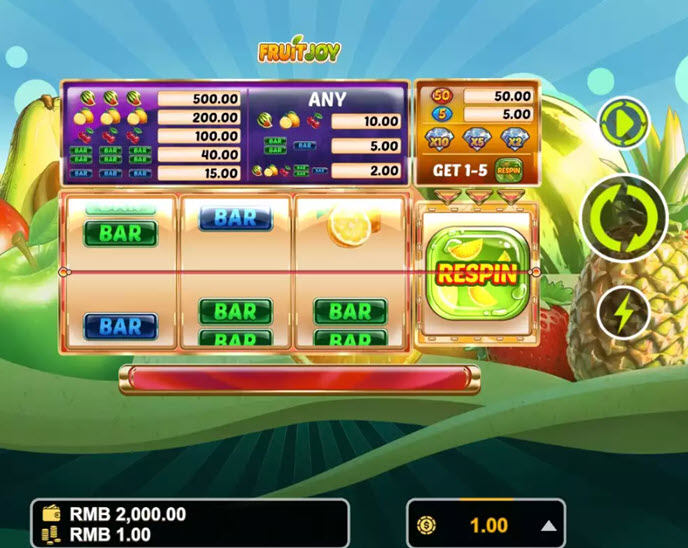Viewport: 688px width, 548px height.
Task: Spin the reels with the circular arrows button
Action: coord(625,216)
